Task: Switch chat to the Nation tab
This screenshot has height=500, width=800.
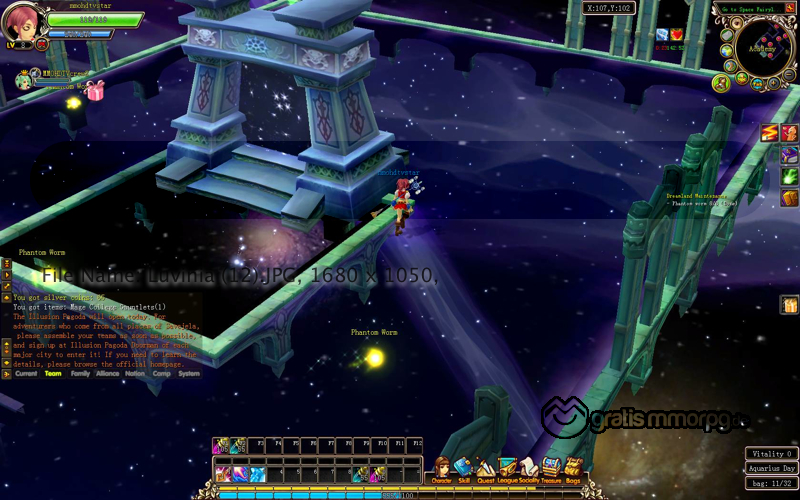Action: [134, 374]
